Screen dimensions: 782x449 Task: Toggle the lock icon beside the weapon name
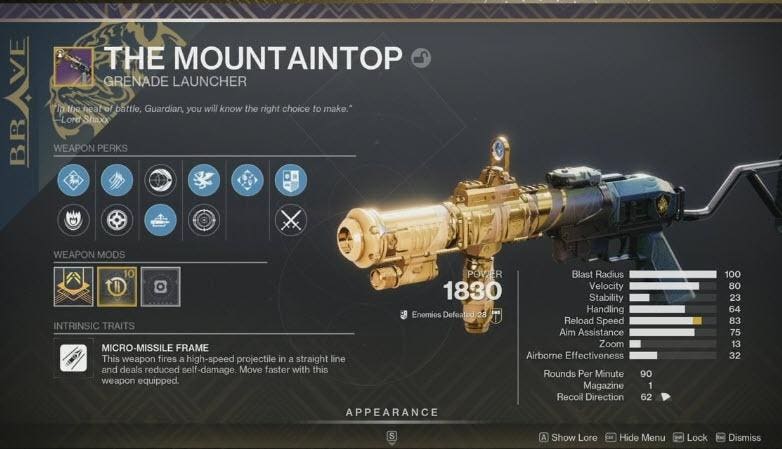point(422,58)
